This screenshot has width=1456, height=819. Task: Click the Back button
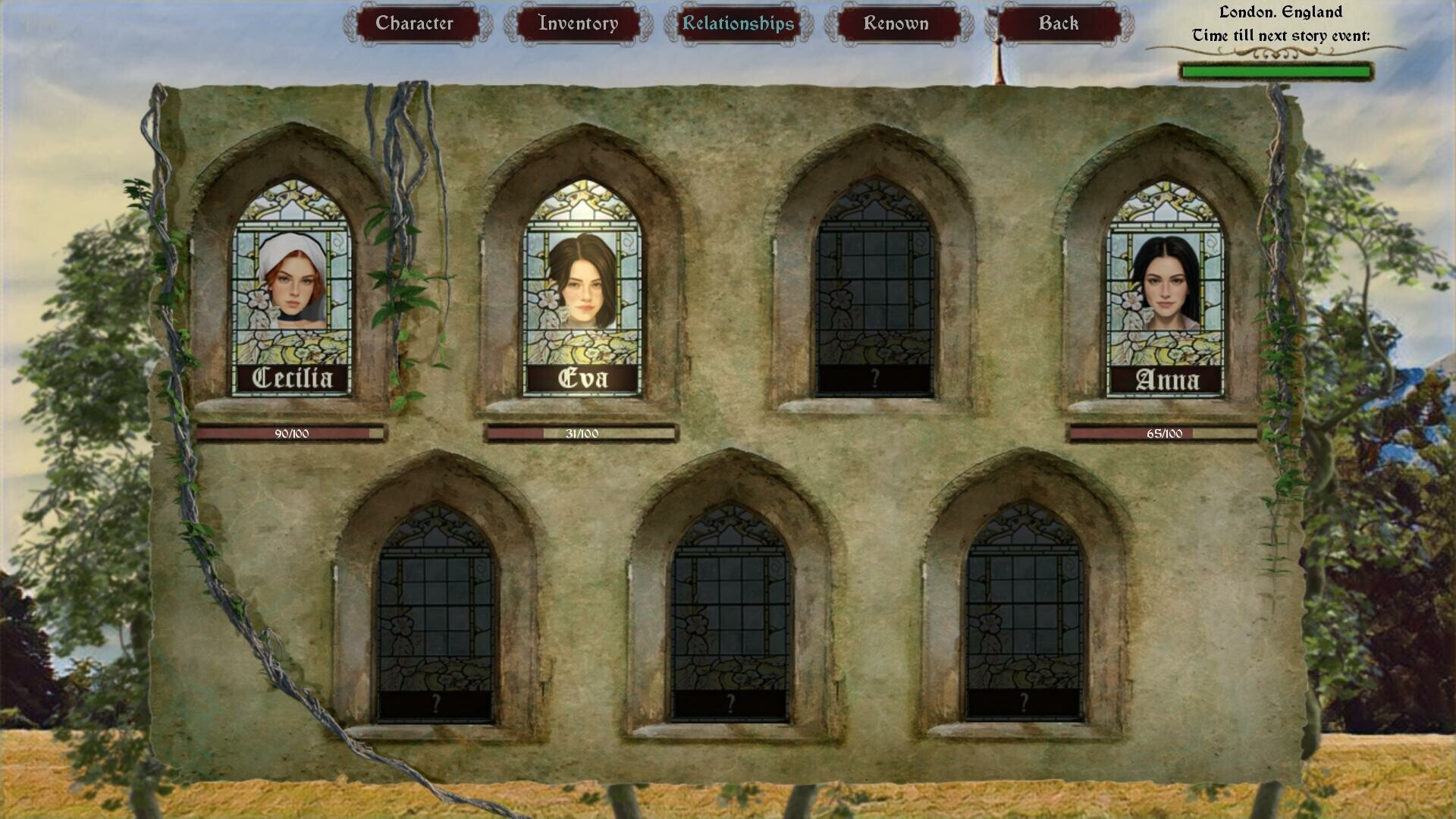point(1059,23)
